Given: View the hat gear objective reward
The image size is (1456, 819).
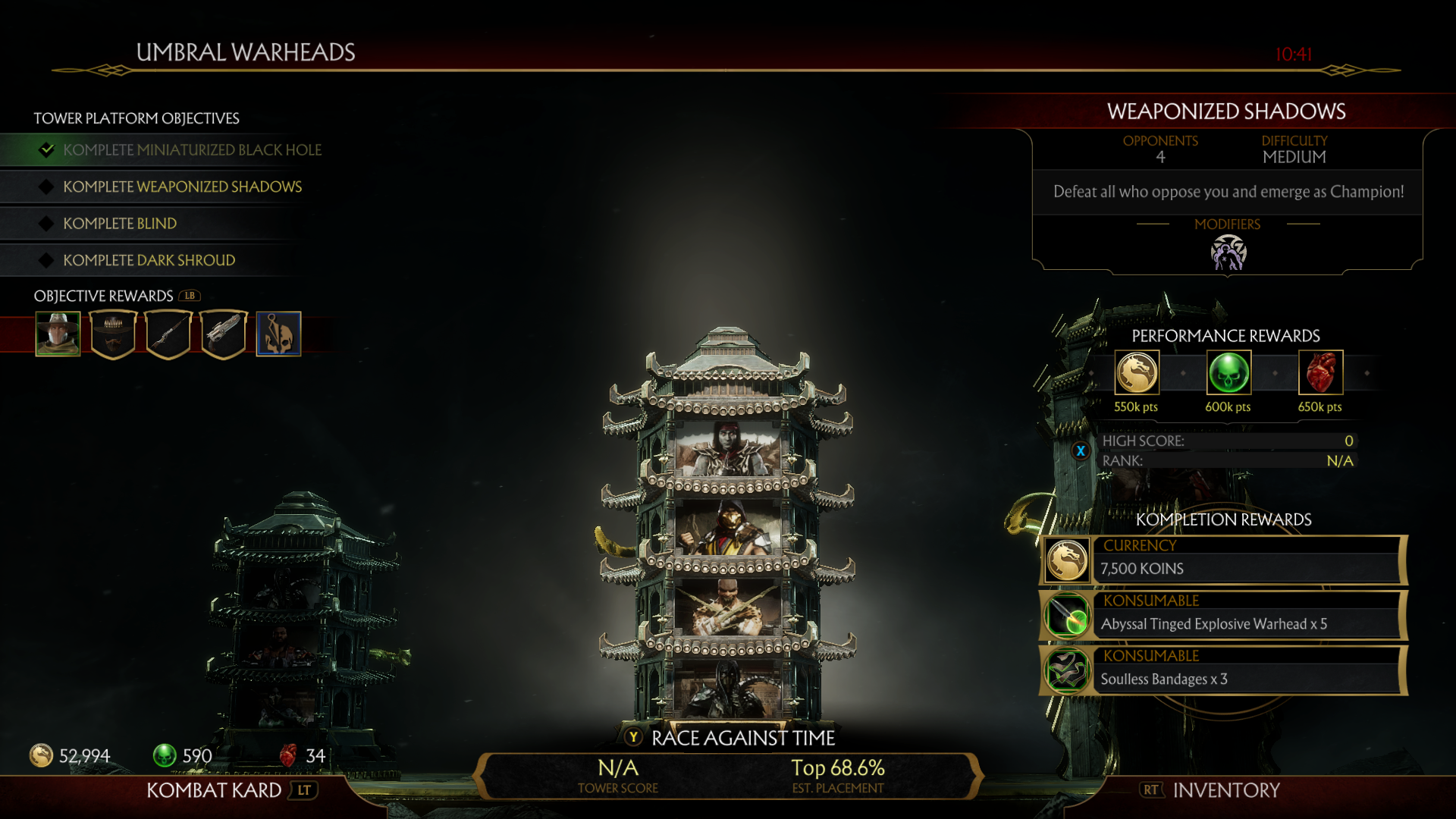Looking at the screenshot, I should click(113, 334).
